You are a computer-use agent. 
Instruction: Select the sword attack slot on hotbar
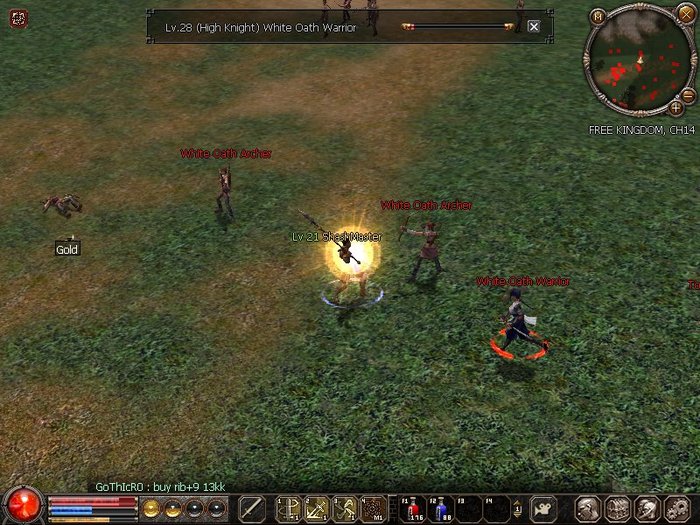tap(251, 508)
